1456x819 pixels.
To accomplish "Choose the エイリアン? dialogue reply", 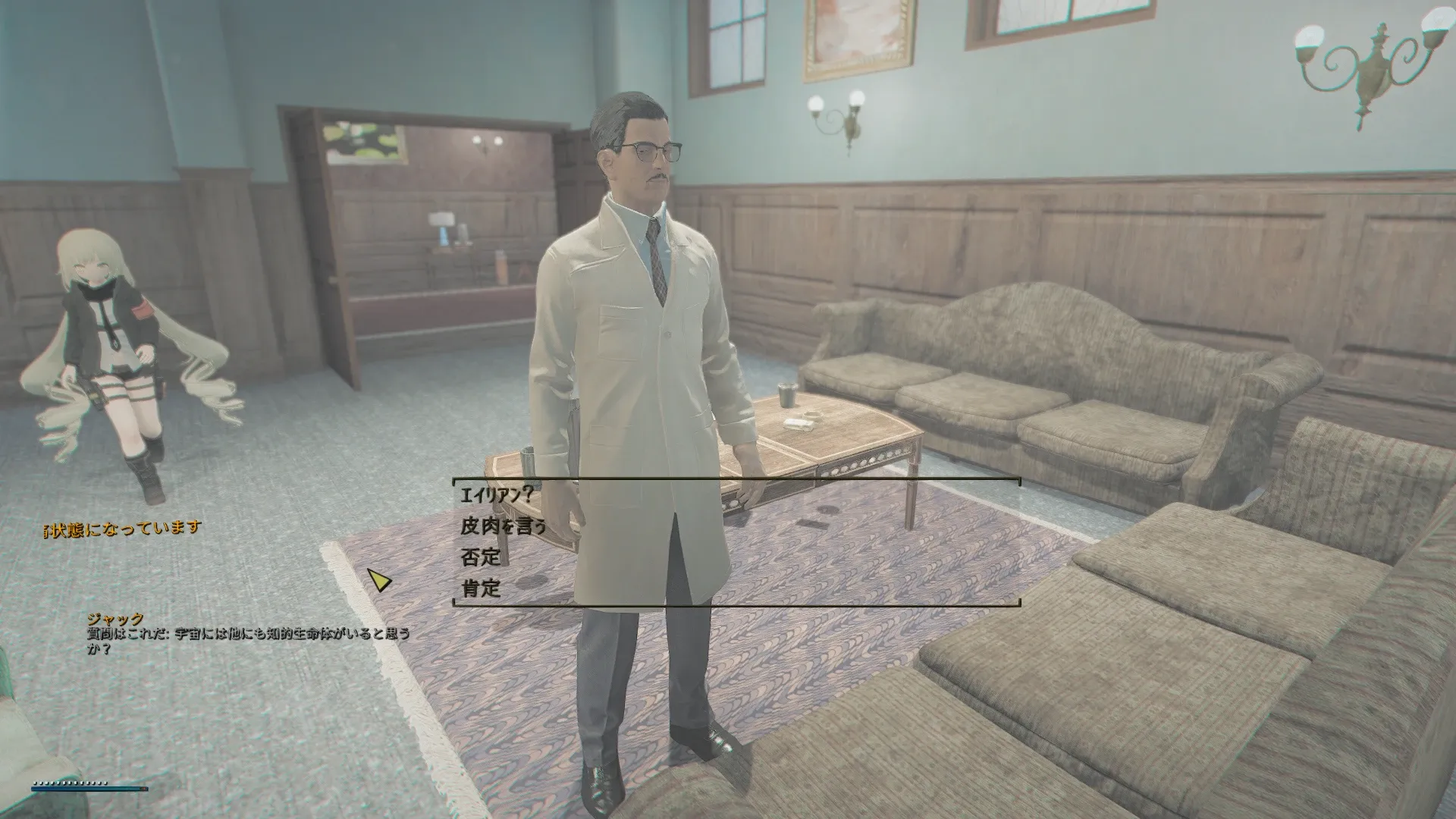I will click(497, 495).
